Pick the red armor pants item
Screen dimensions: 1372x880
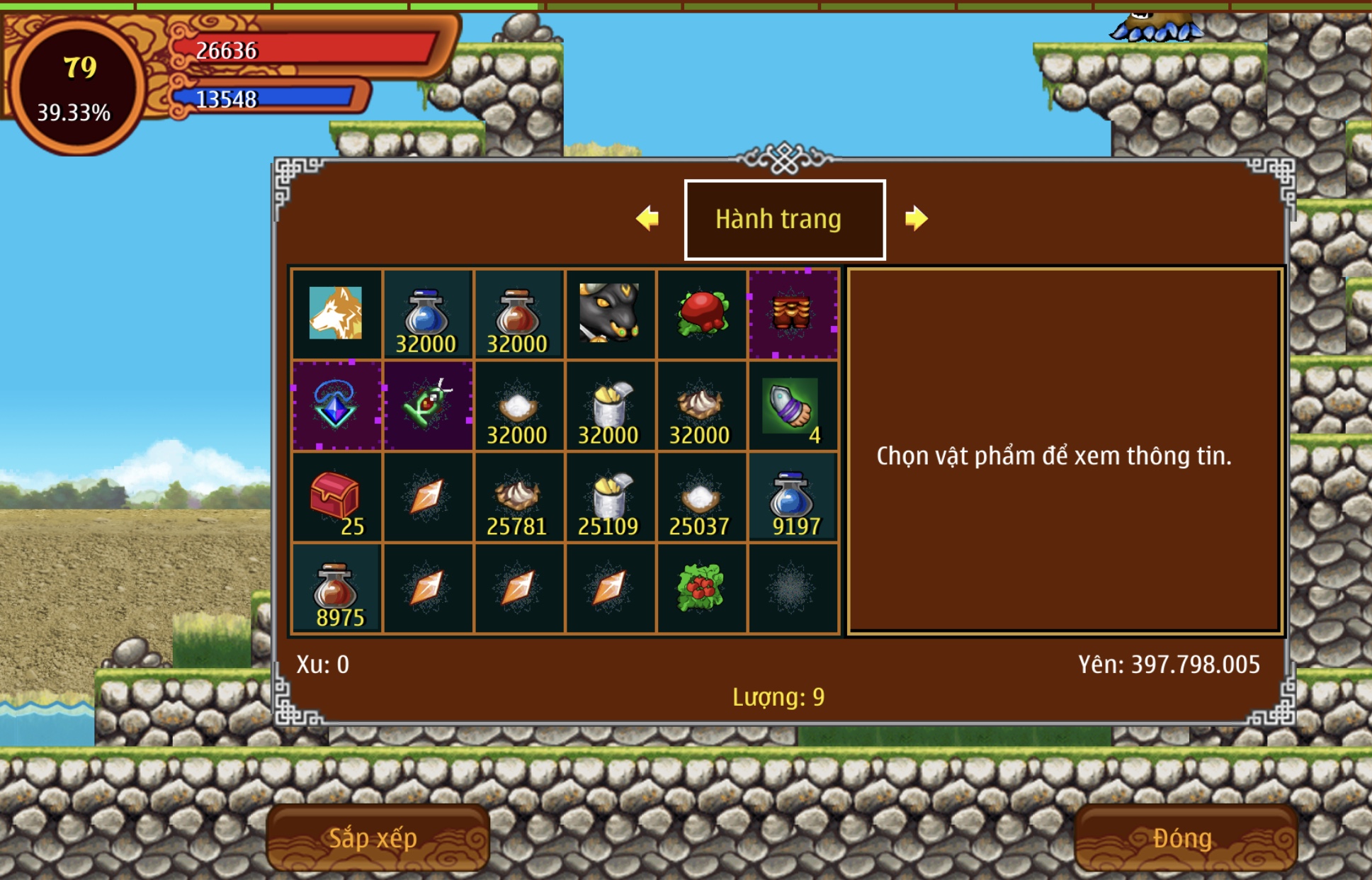coord(793,314)
